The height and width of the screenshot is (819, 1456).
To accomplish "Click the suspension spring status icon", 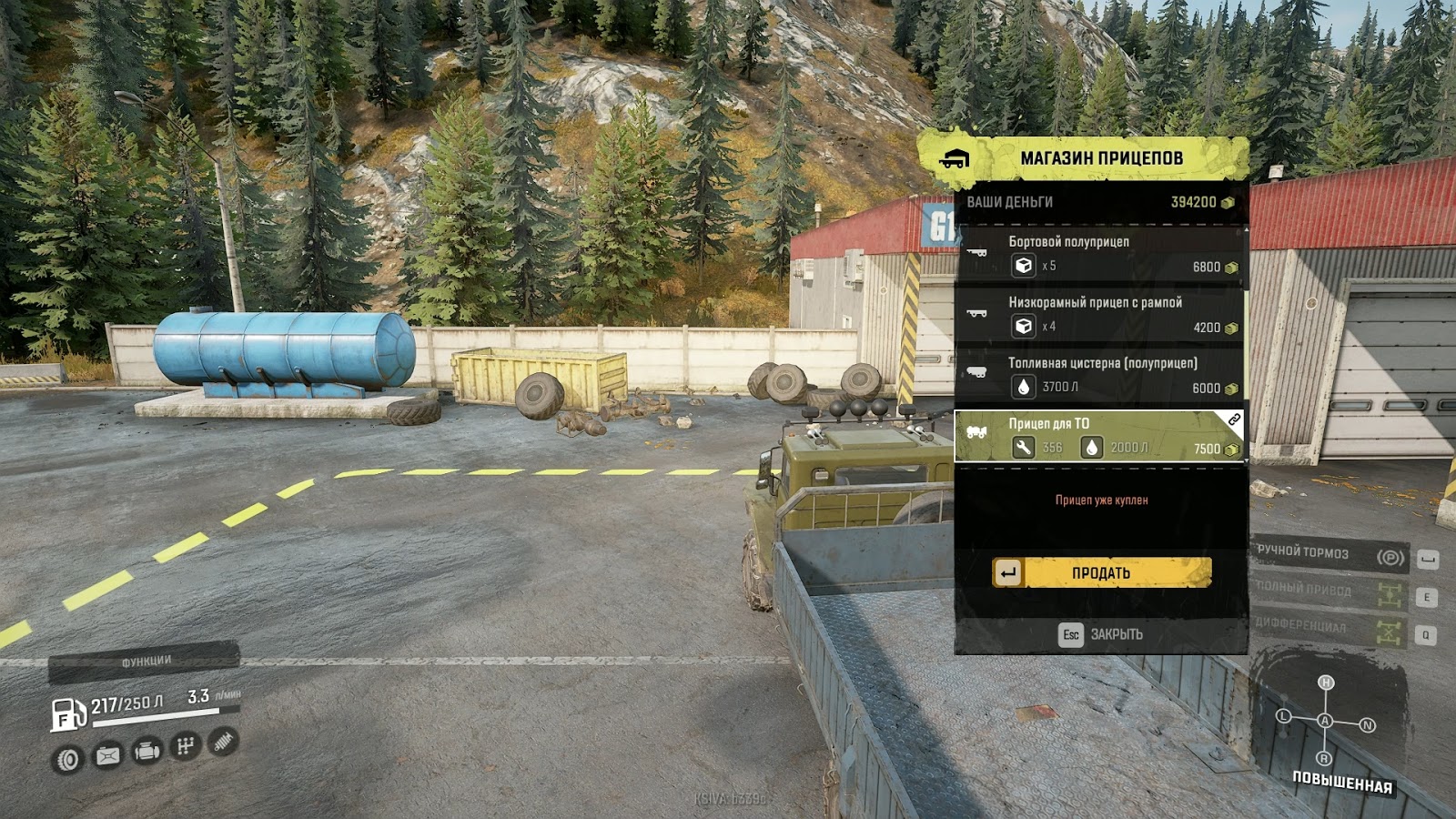I will coord(223,742).
